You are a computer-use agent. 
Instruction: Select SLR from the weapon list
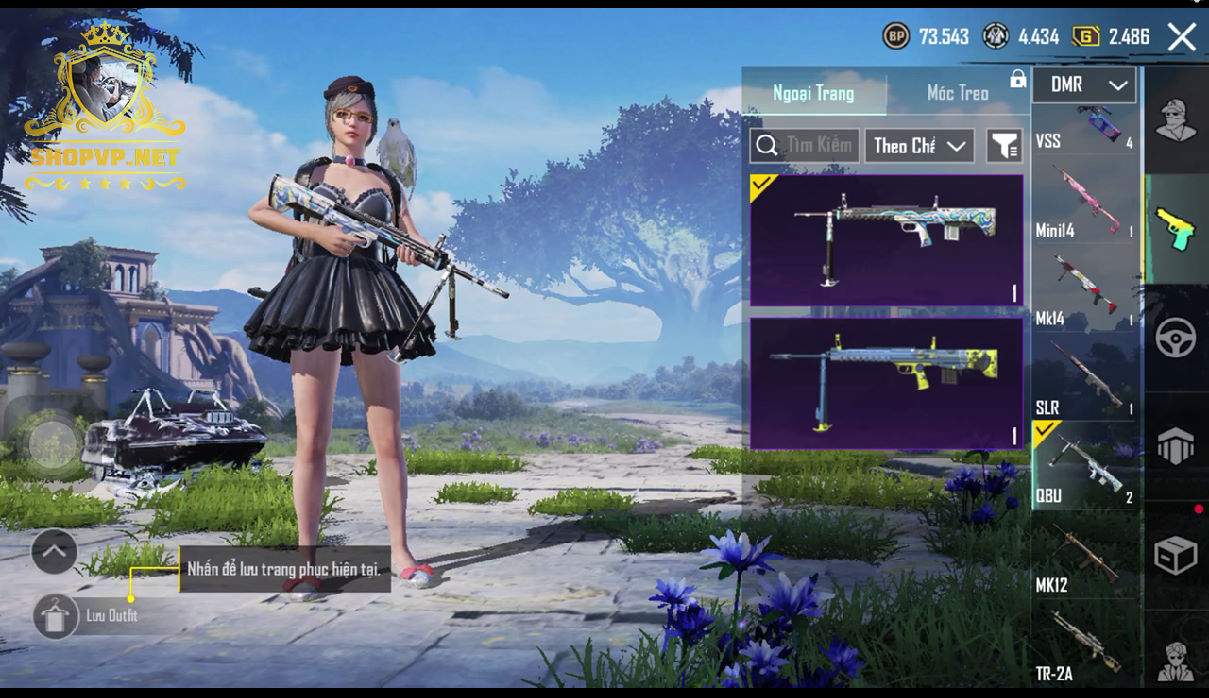(1085, 378)
